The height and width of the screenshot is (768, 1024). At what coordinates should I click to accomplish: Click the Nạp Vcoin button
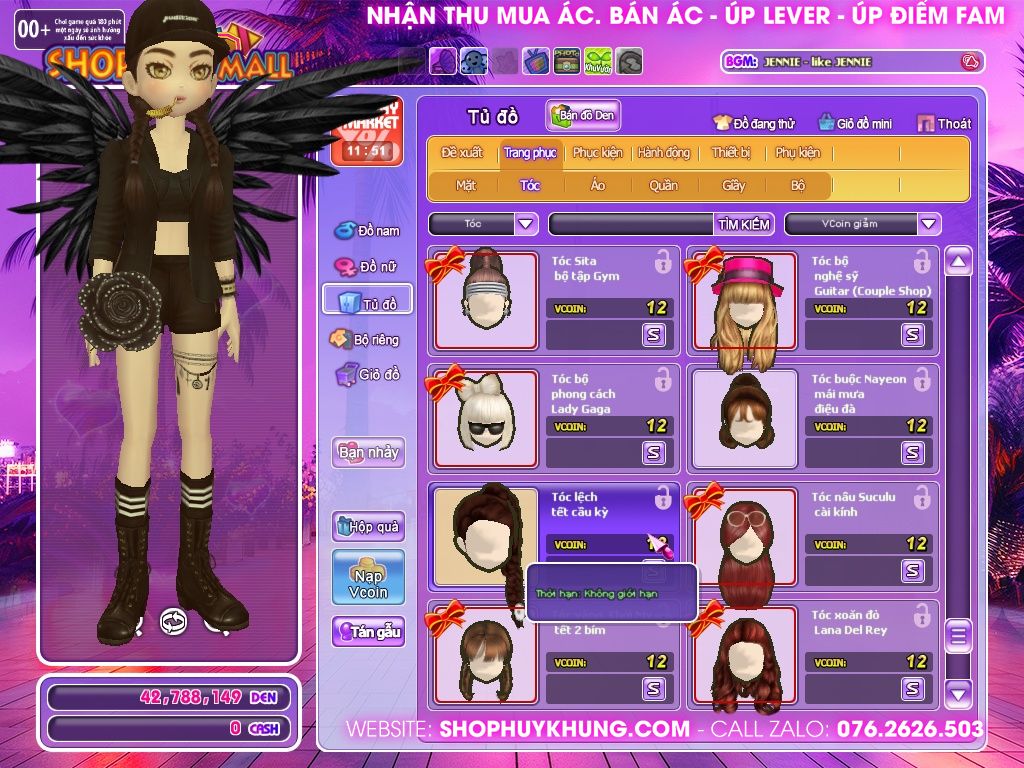point(368,577)
